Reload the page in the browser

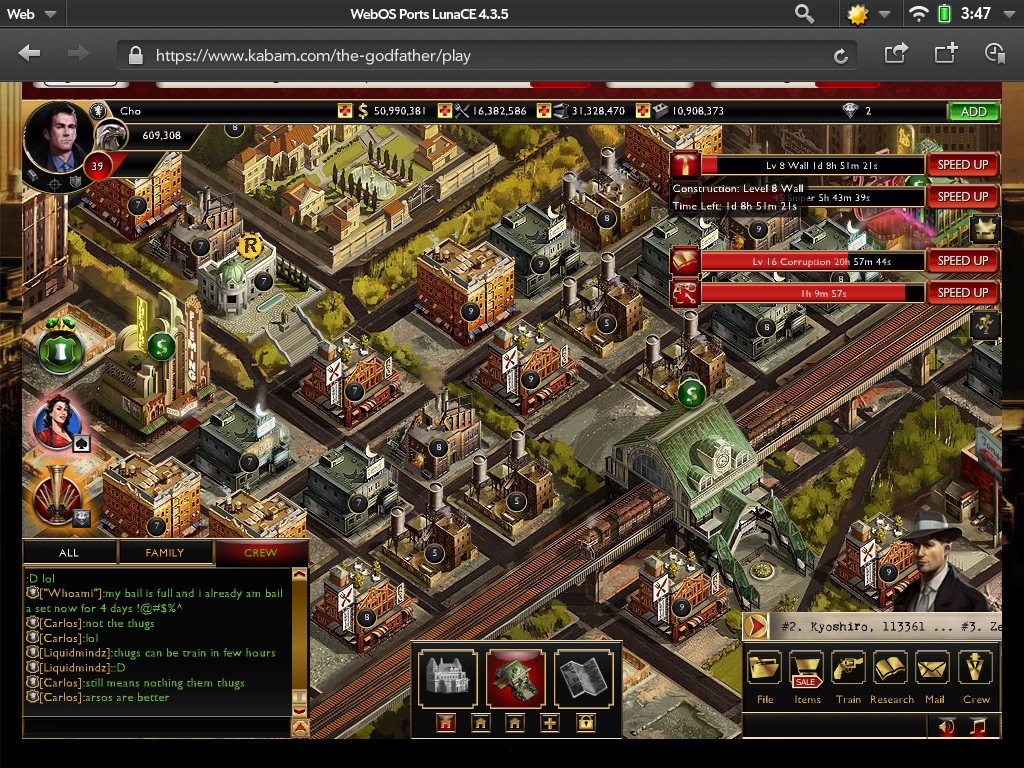tap(841, 56)
